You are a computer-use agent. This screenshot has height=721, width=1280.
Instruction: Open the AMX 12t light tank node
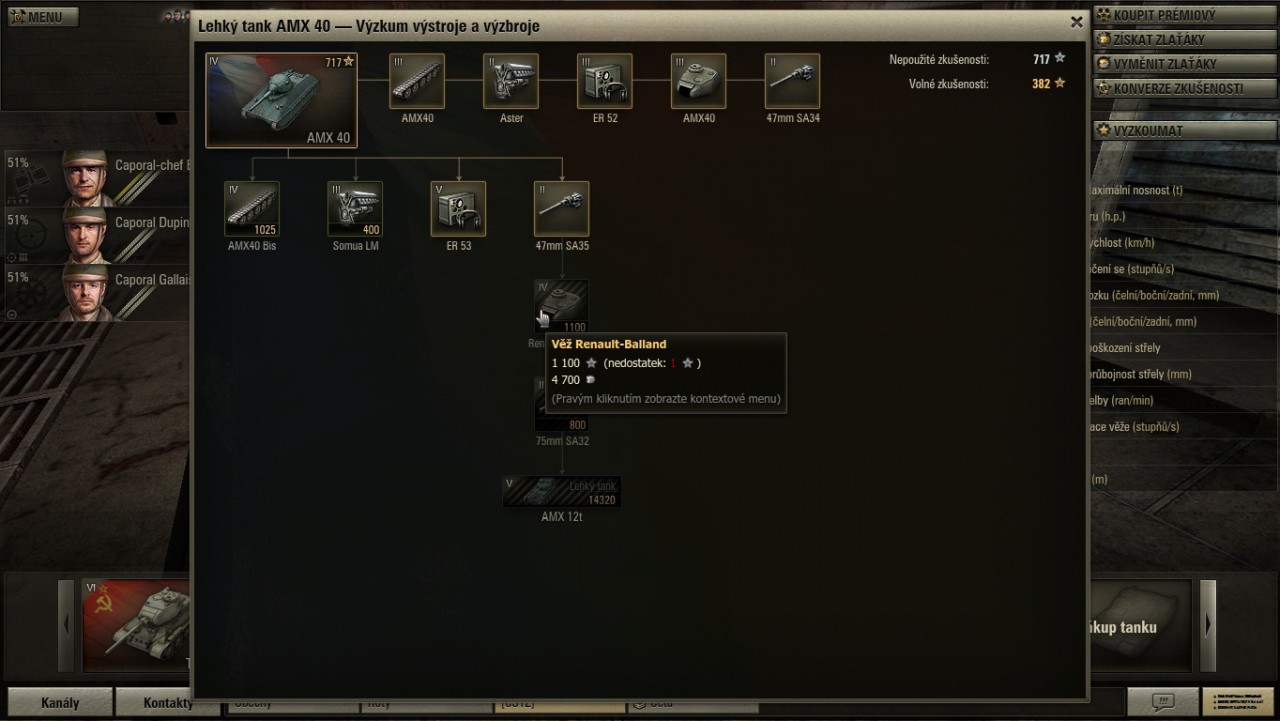tap(561, 492)
